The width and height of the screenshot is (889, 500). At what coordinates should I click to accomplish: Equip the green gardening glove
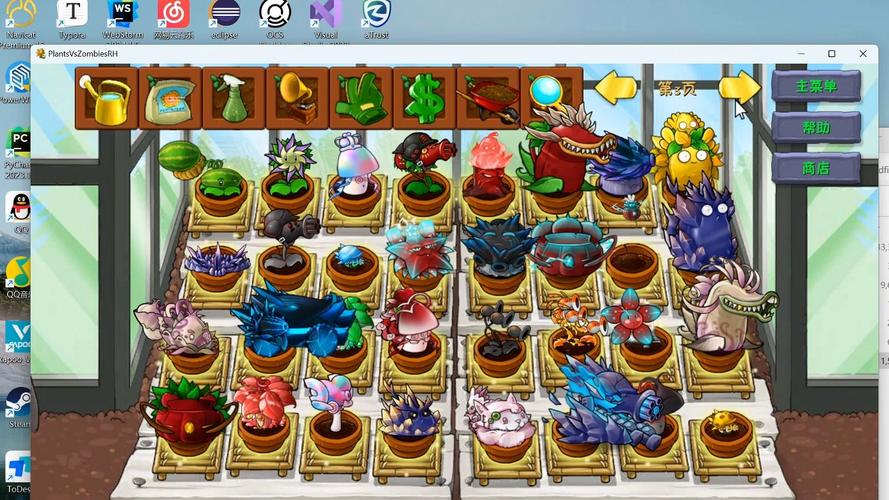pyautogui.click(x=360, y=98)
